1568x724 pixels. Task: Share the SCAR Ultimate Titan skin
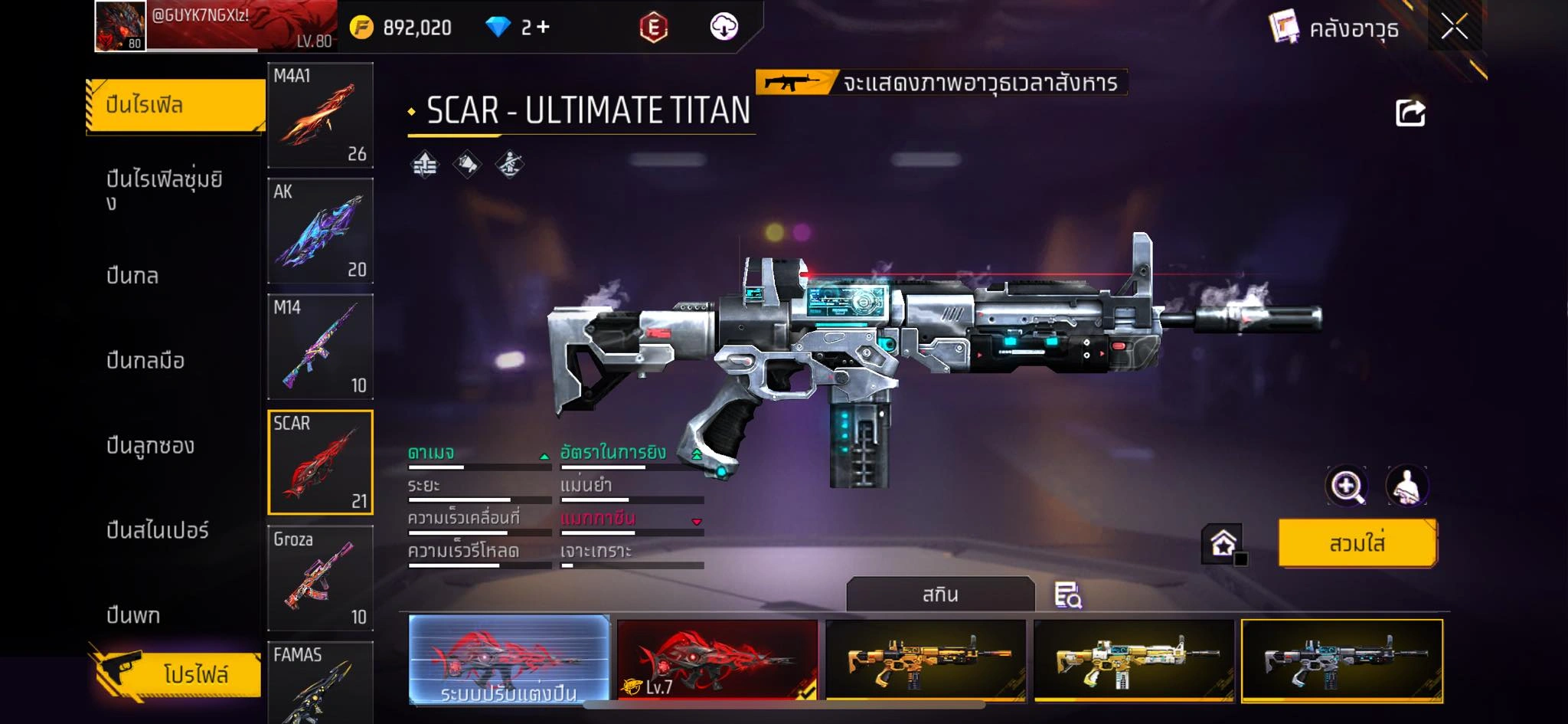tap(1410, 113)
